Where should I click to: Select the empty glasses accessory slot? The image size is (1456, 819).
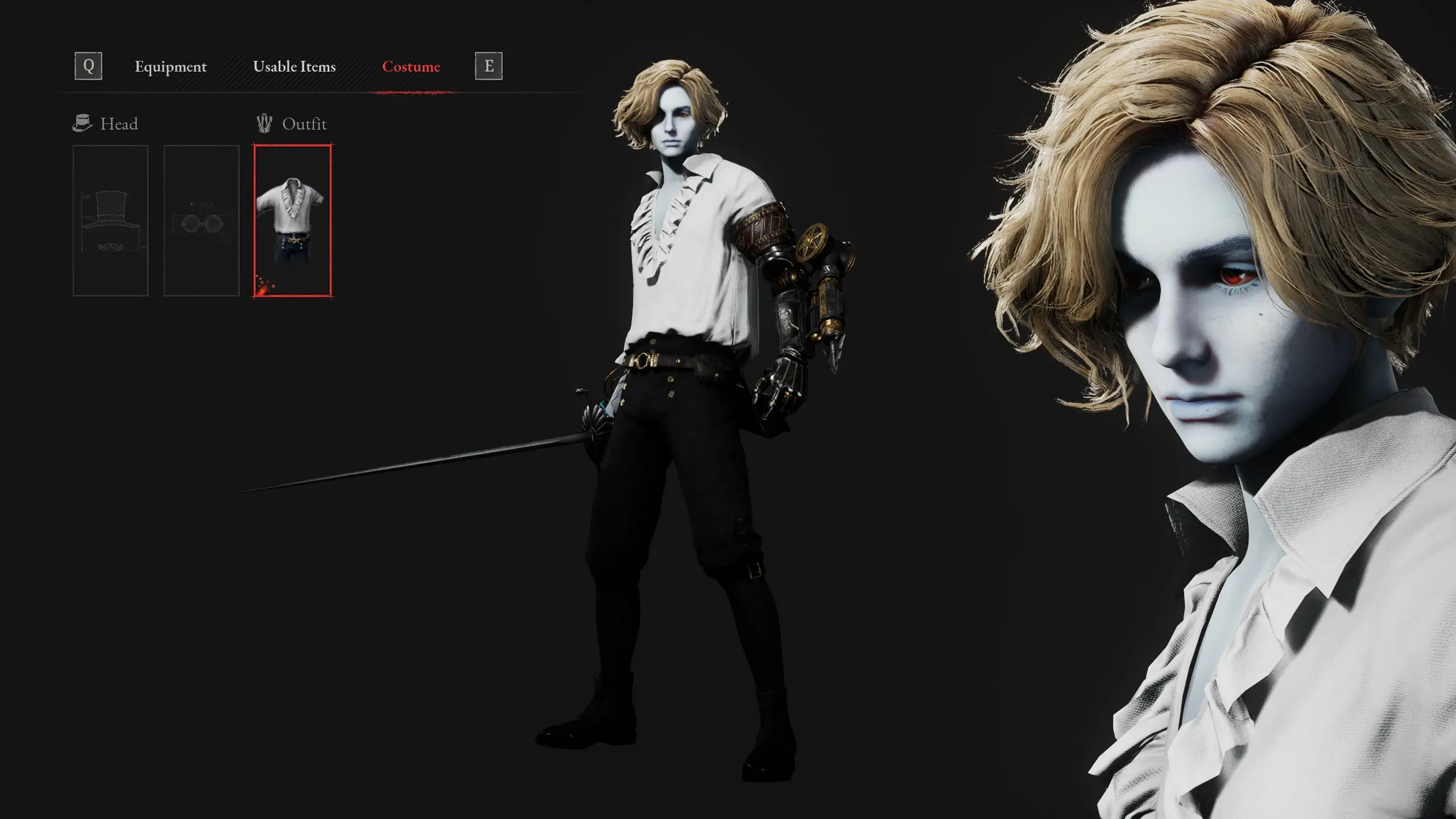click(201, 221)
